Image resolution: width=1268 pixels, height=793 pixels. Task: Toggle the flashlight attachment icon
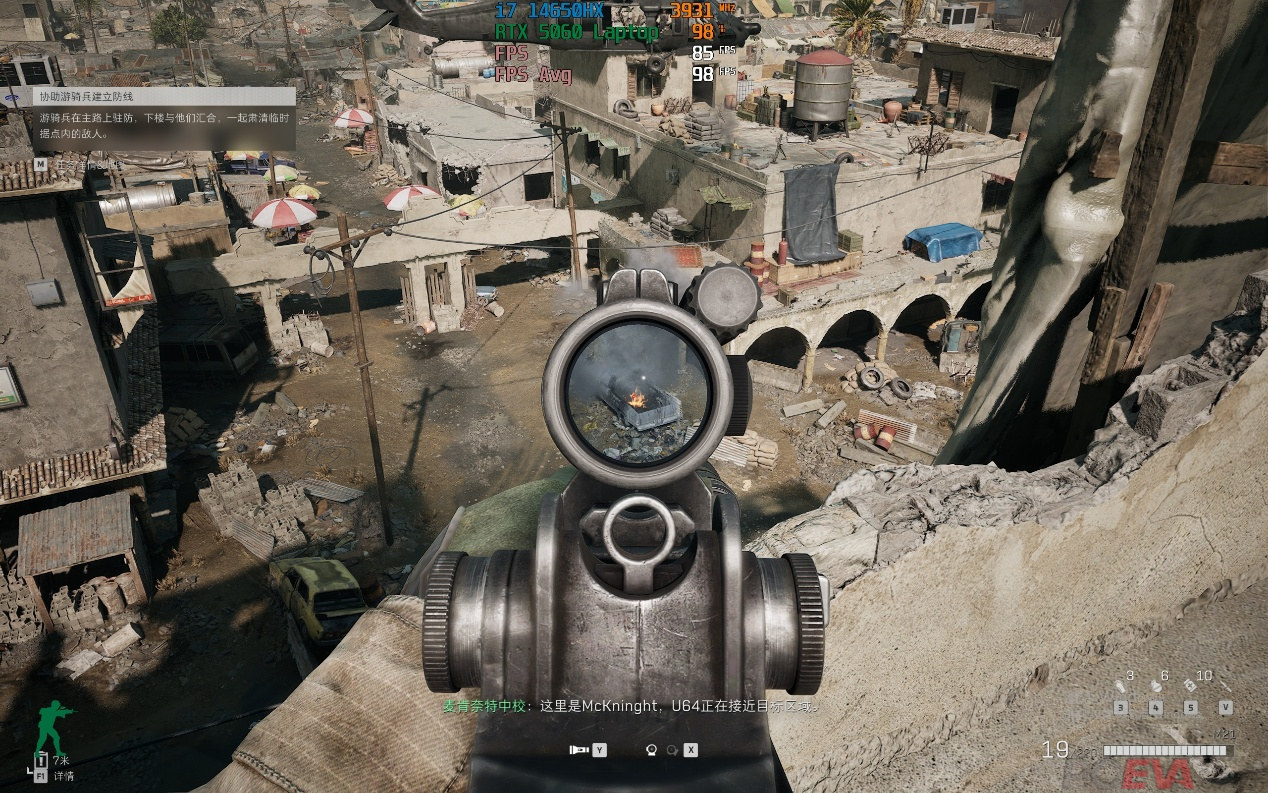(x=578, y=749)
